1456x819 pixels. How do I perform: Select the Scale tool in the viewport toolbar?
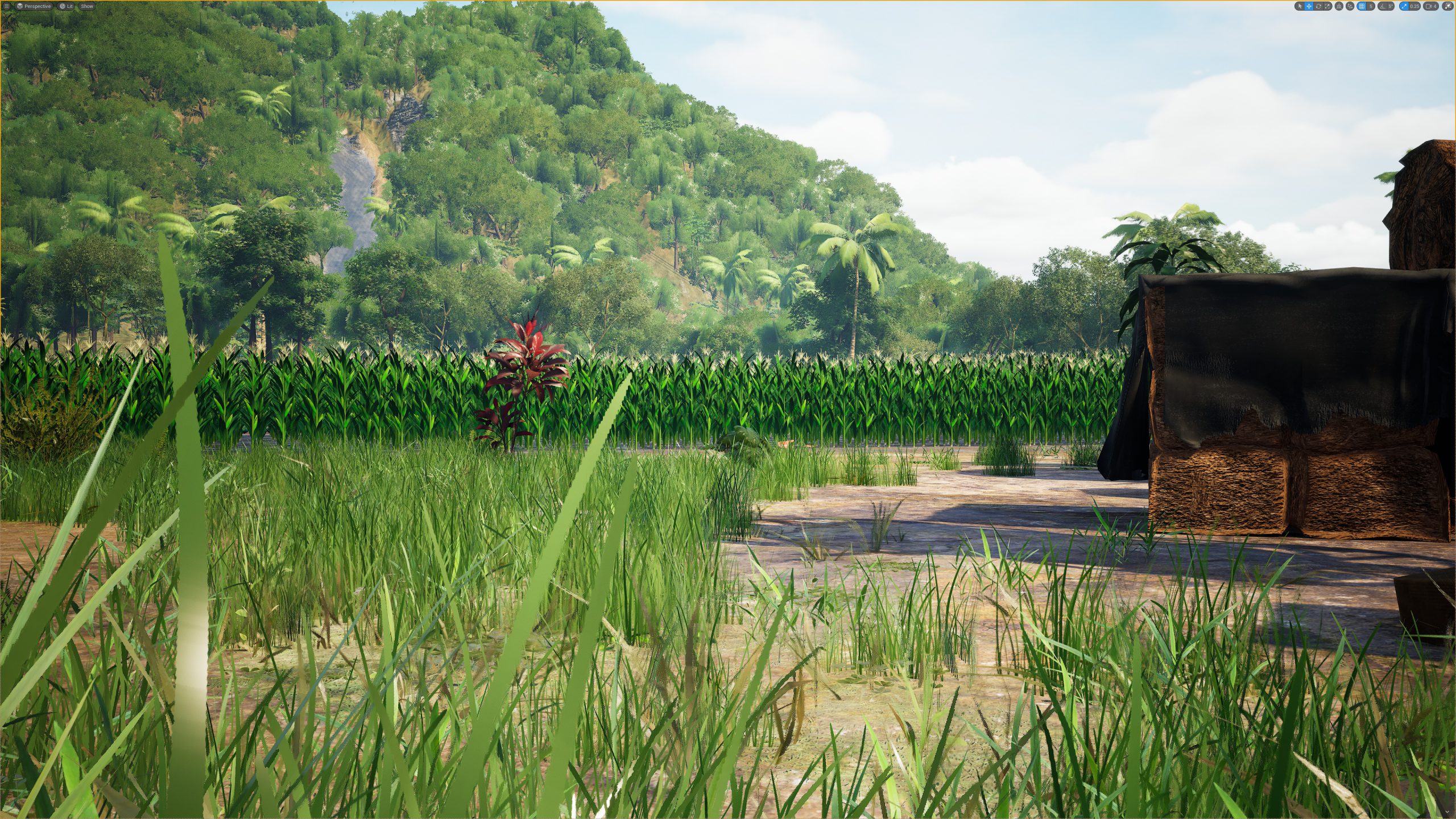(1327, 6)
